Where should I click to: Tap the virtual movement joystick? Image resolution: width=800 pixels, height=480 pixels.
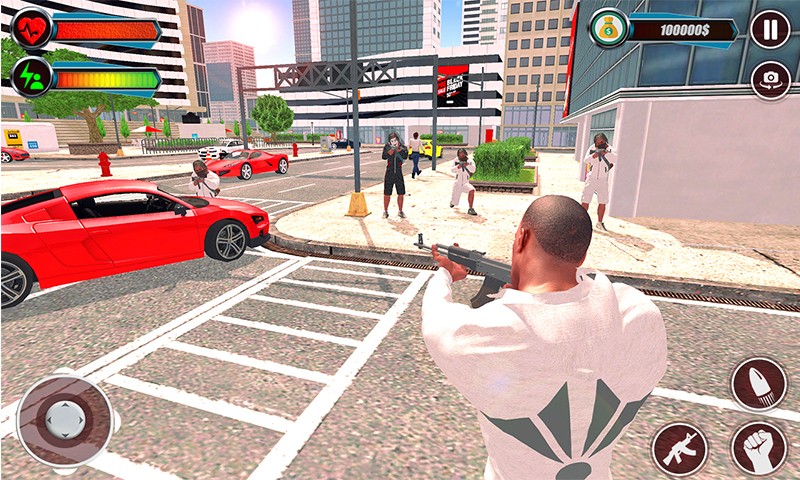(x=64, y=418)
